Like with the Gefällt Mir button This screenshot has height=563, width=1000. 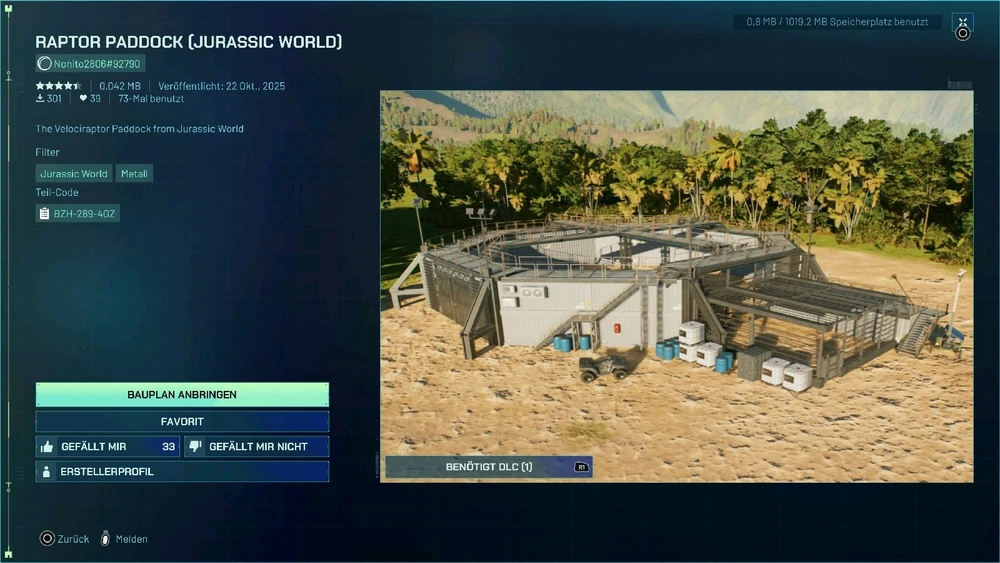coord(108,447)
